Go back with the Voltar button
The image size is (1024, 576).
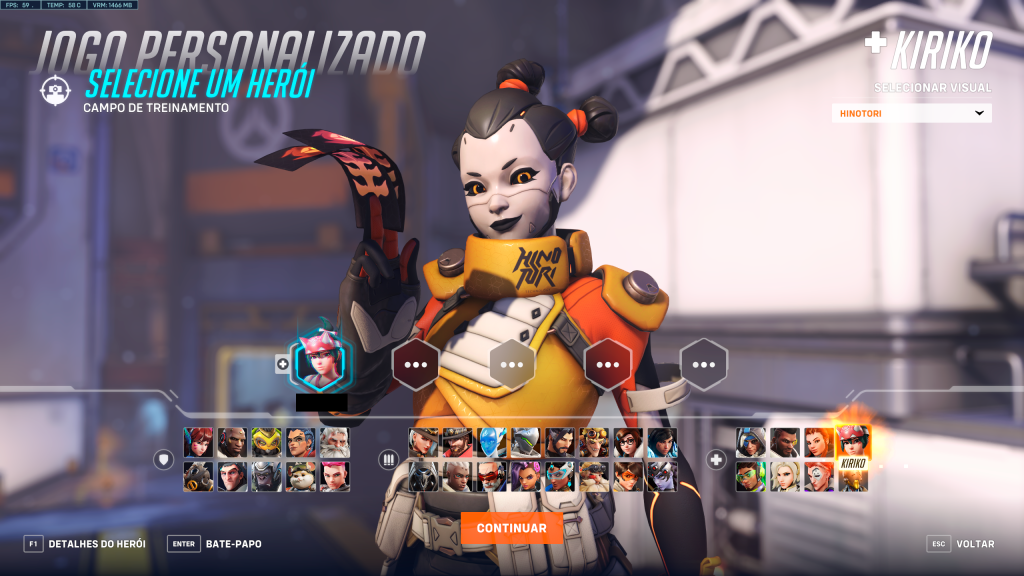[x=962, y=544]
